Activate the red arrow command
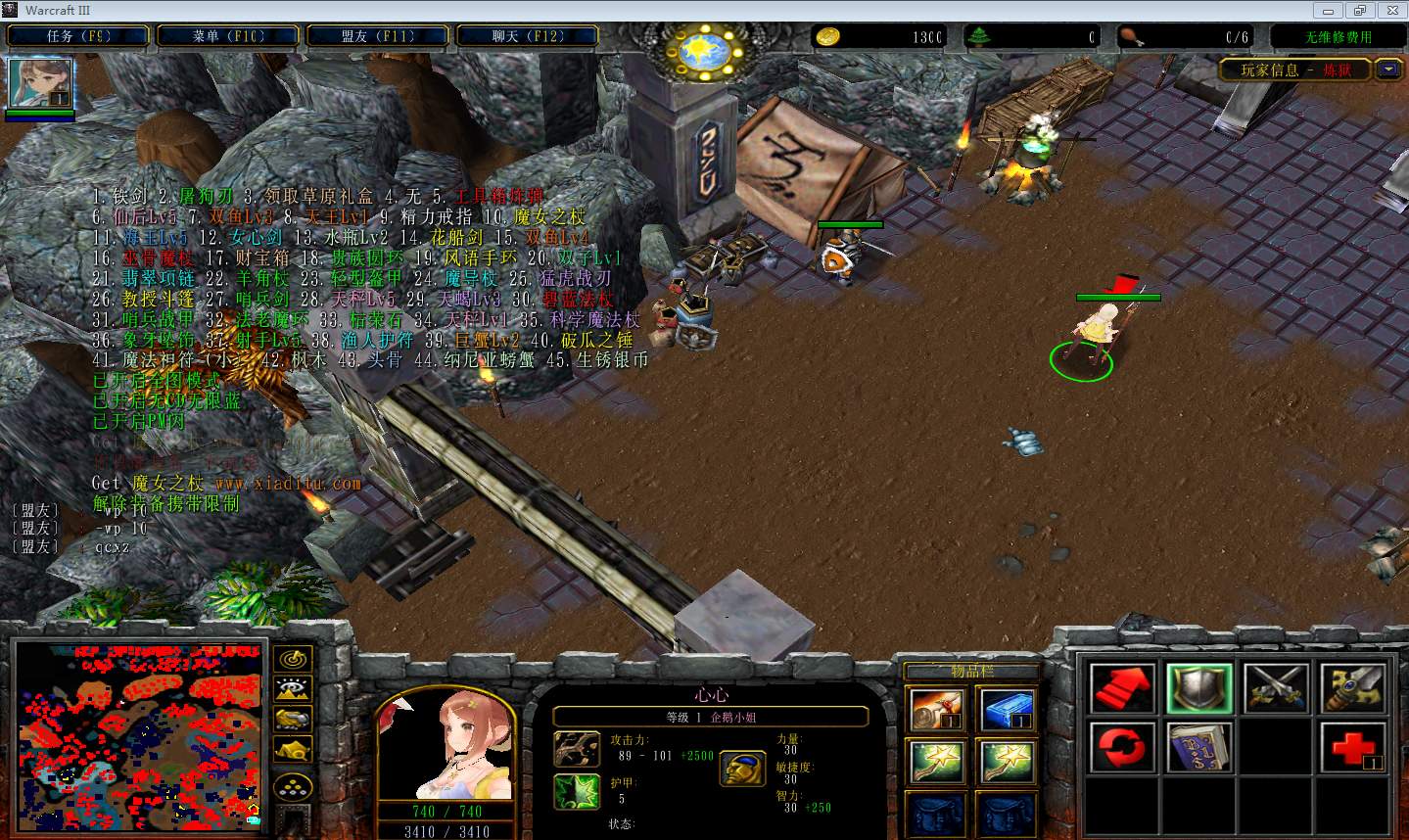This screenshot has width=1409, height=840. tap(1122, 687)
